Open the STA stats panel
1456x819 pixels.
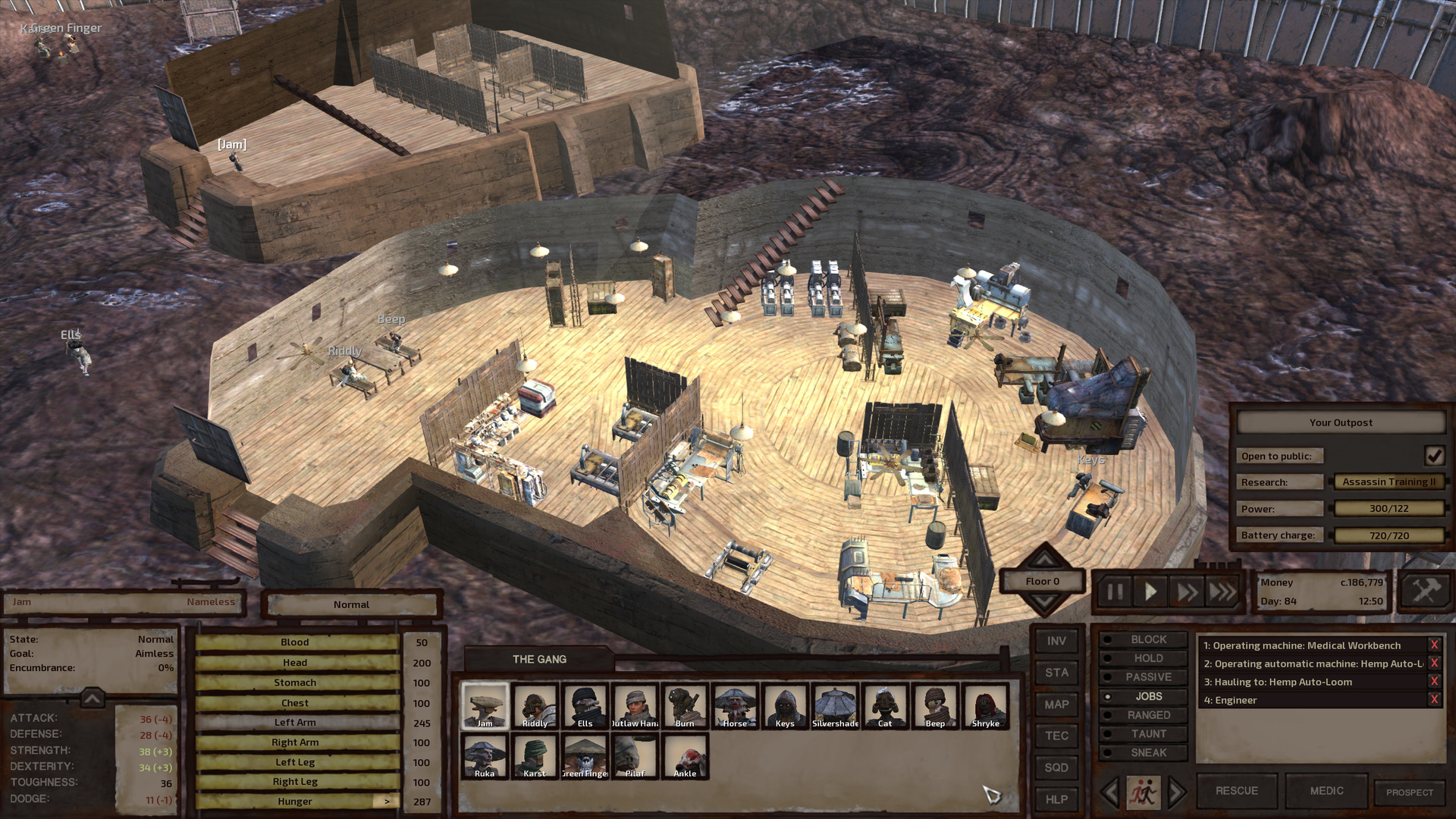click(1056, 672)
